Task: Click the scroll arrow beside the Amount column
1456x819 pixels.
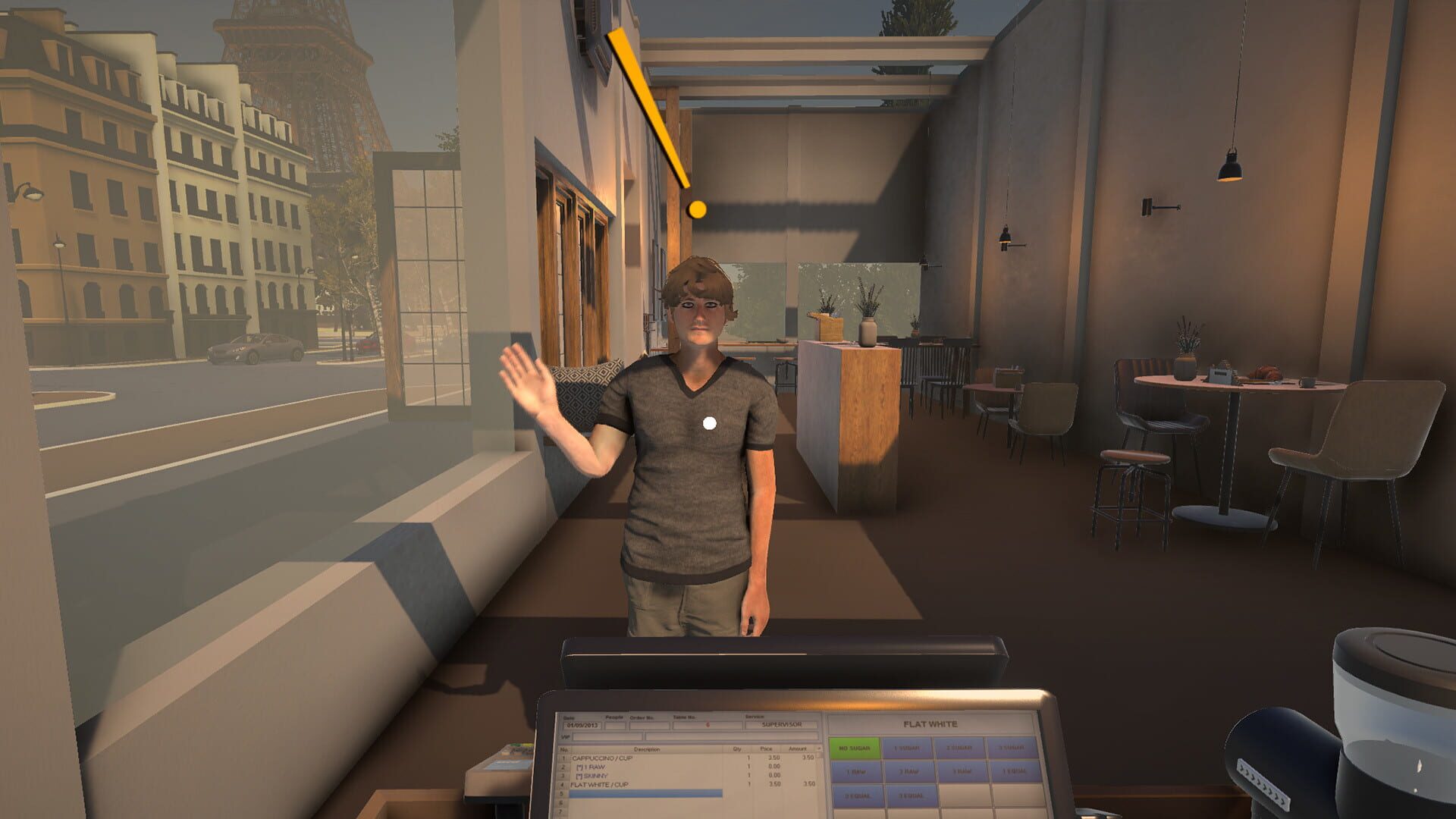Action: coord(818,747)
